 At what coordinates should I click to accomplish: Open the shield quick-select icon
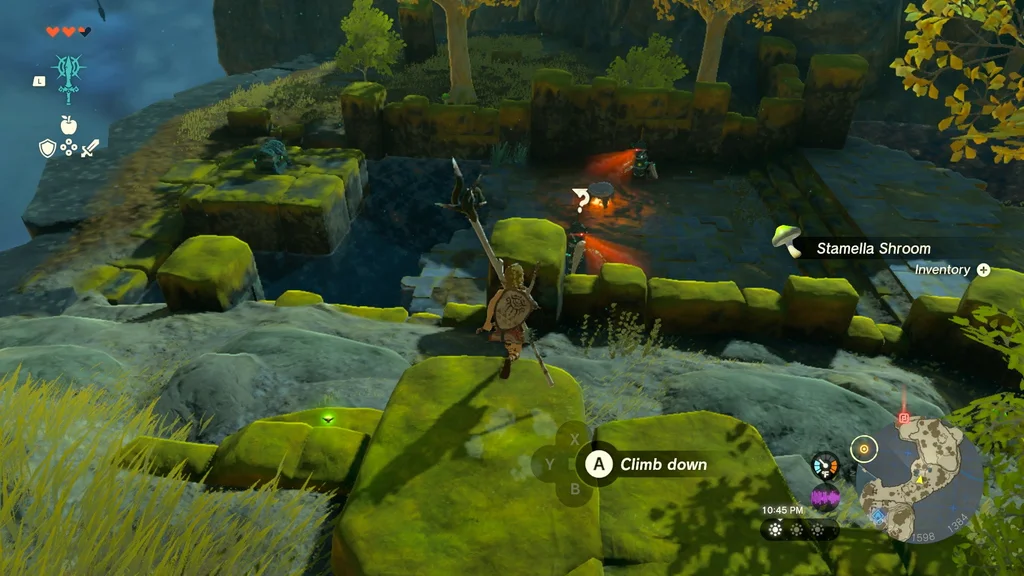tap(47, 148)
